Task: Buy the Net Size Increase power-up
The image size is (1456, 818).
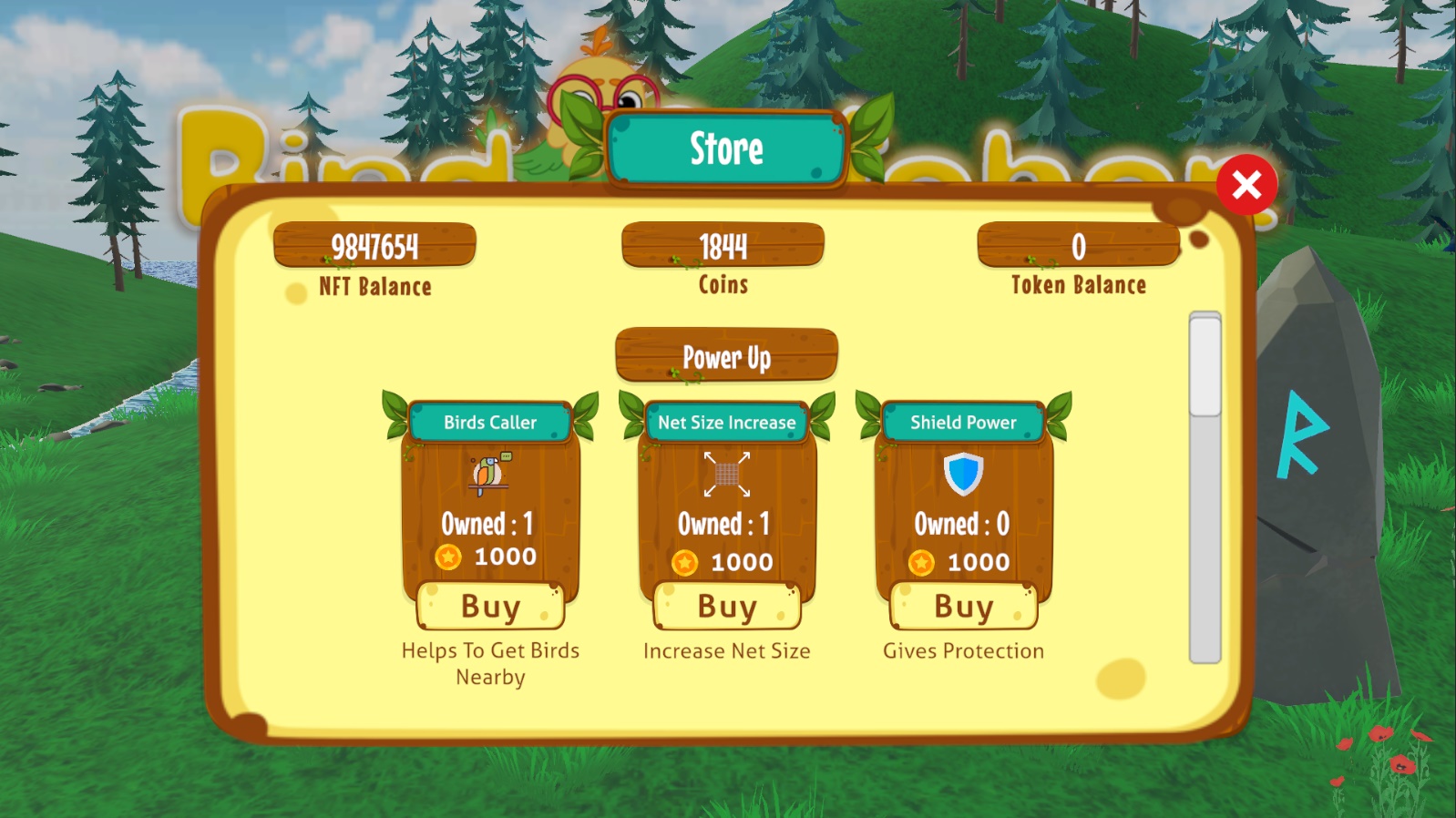Action: tap(727, 607)
